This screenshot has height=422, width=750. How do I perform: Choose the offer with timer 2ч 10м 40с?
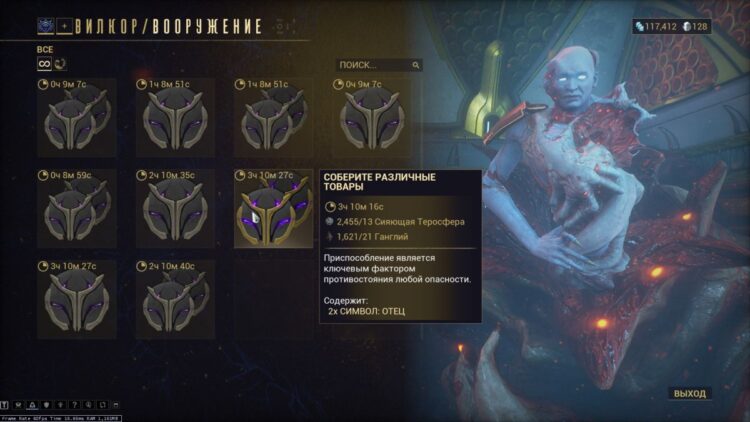coord(175,299)
